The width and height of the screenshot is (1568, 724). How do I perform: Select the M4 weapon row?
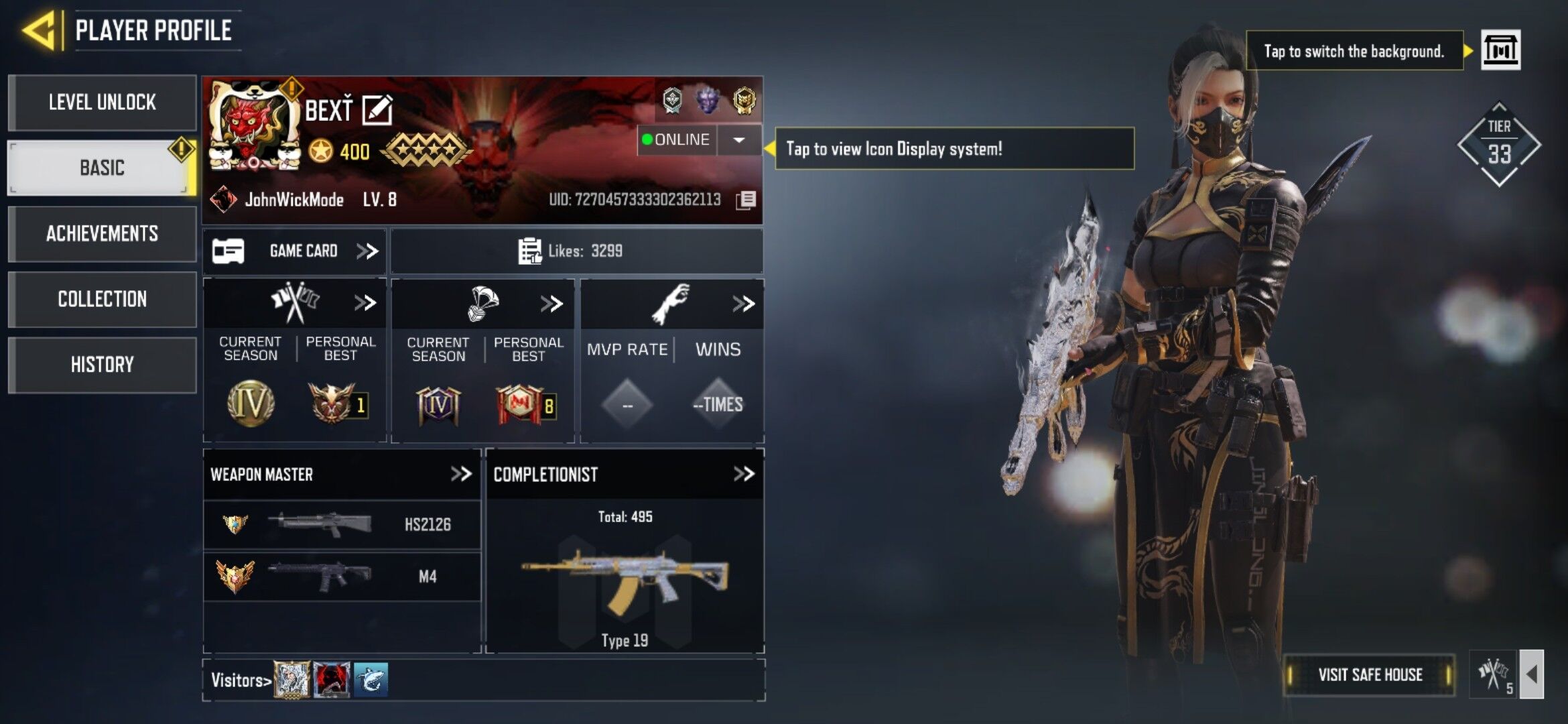(x=342, y=577)
